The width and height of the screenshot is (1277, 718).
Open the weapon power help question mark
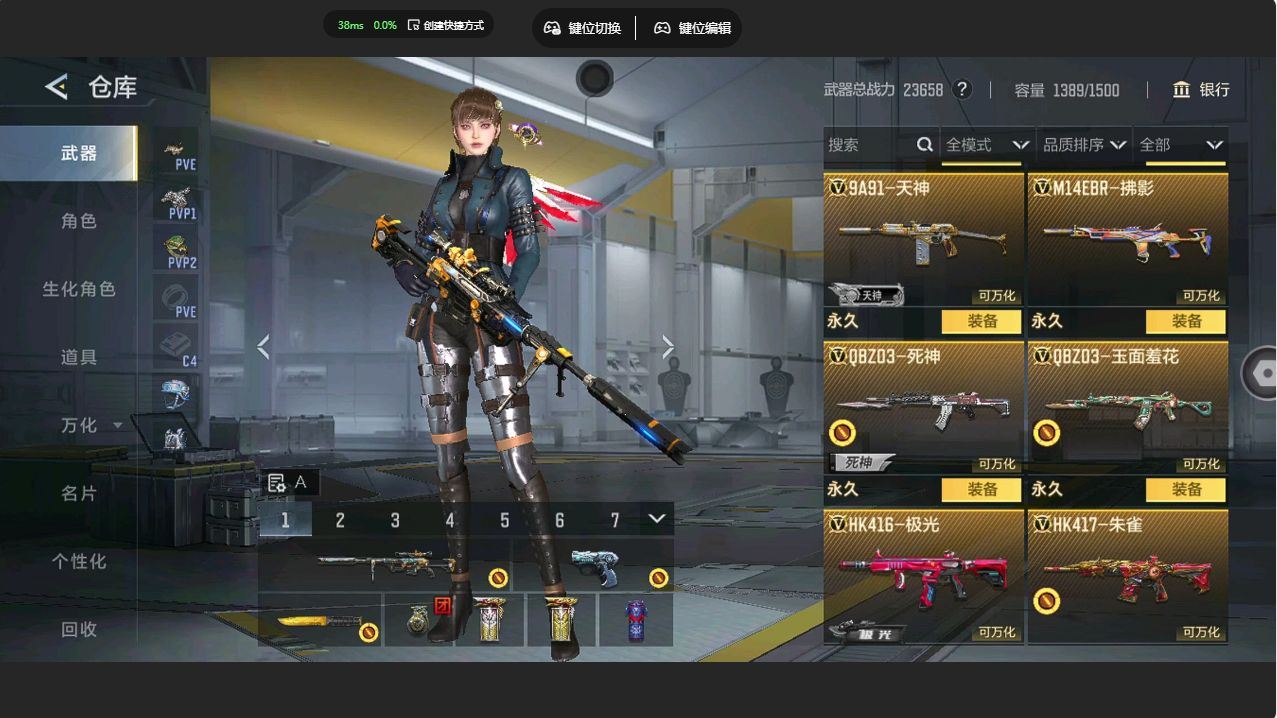pos(962,89)
